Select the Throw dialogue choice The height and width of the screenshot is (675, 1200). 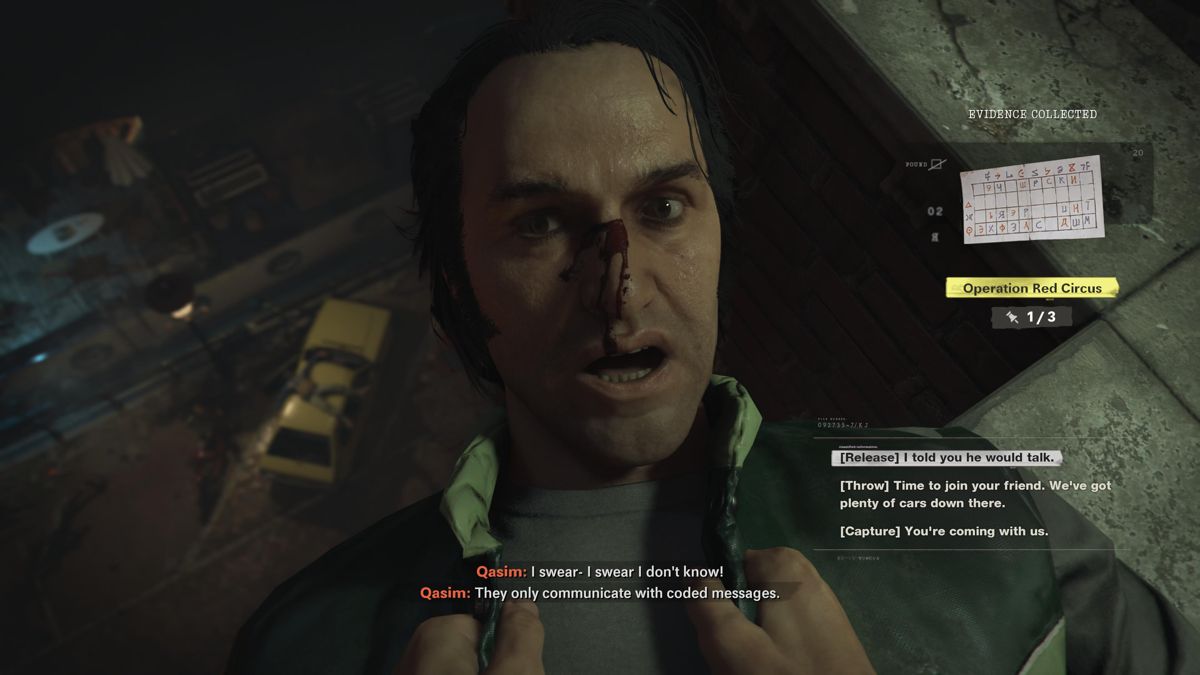coord(974,494)
